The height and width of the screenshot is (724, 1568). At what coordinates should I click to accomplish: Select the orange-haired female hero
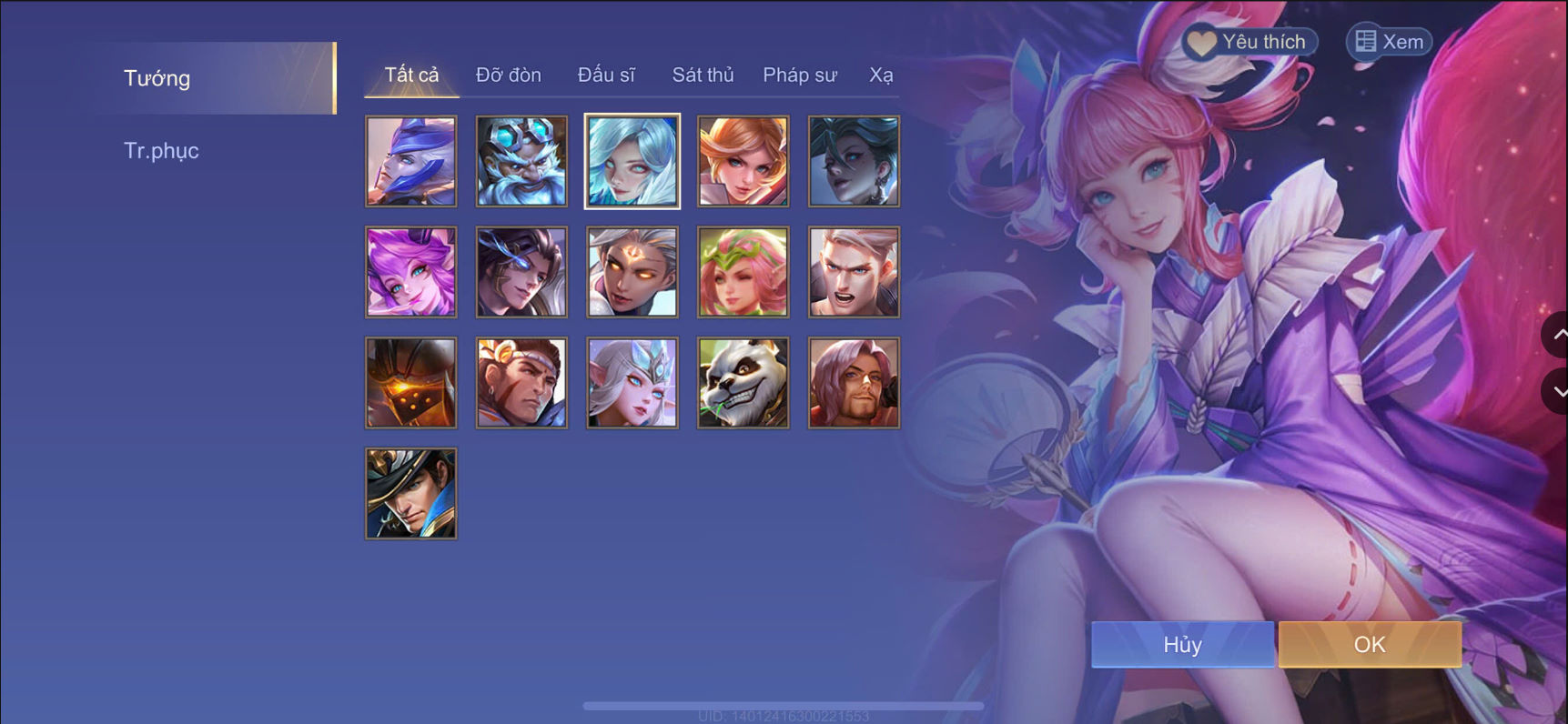[x=743, y=161]
